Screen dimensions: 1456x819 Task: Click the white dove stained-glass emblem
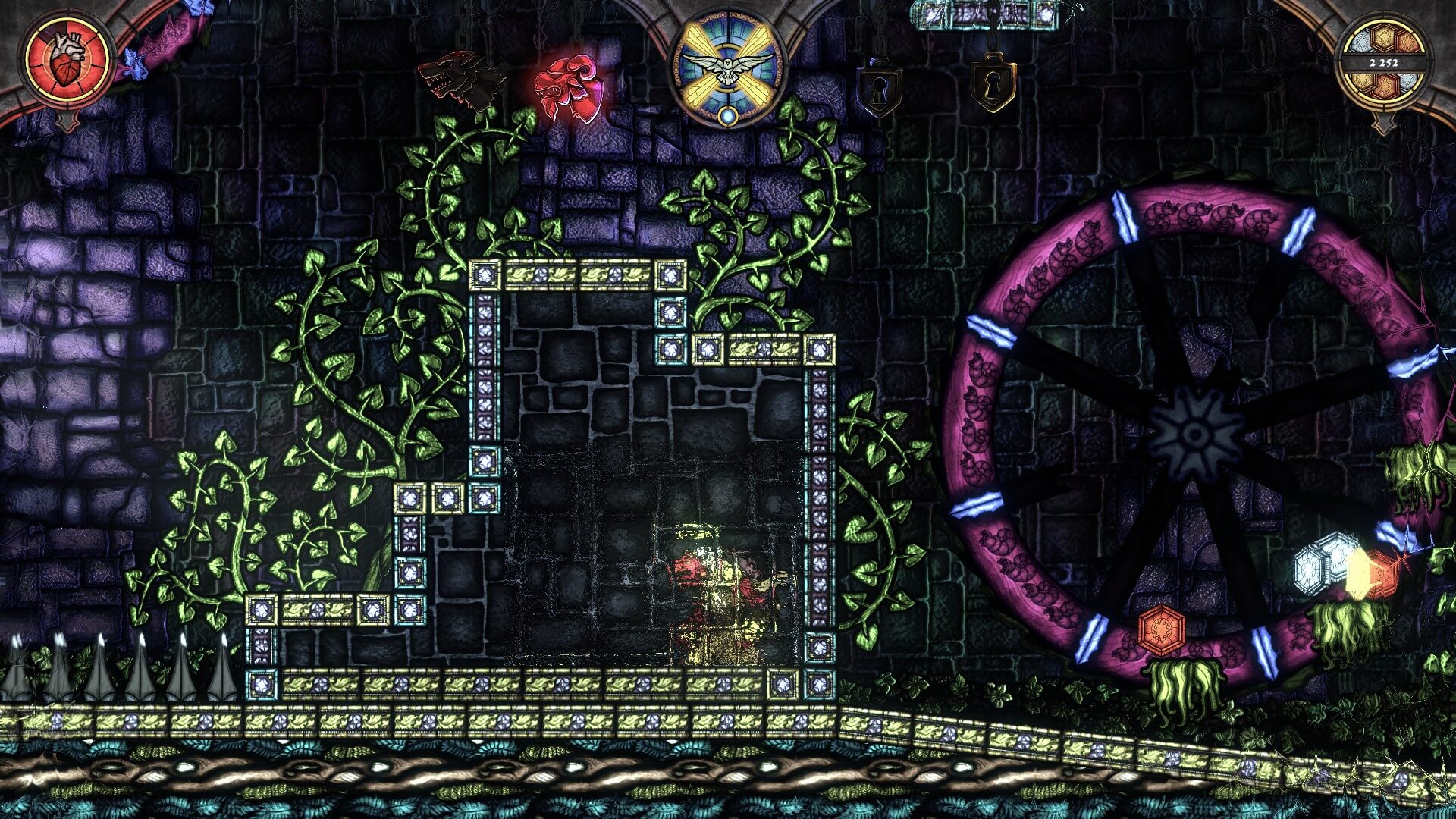[727, 65]
